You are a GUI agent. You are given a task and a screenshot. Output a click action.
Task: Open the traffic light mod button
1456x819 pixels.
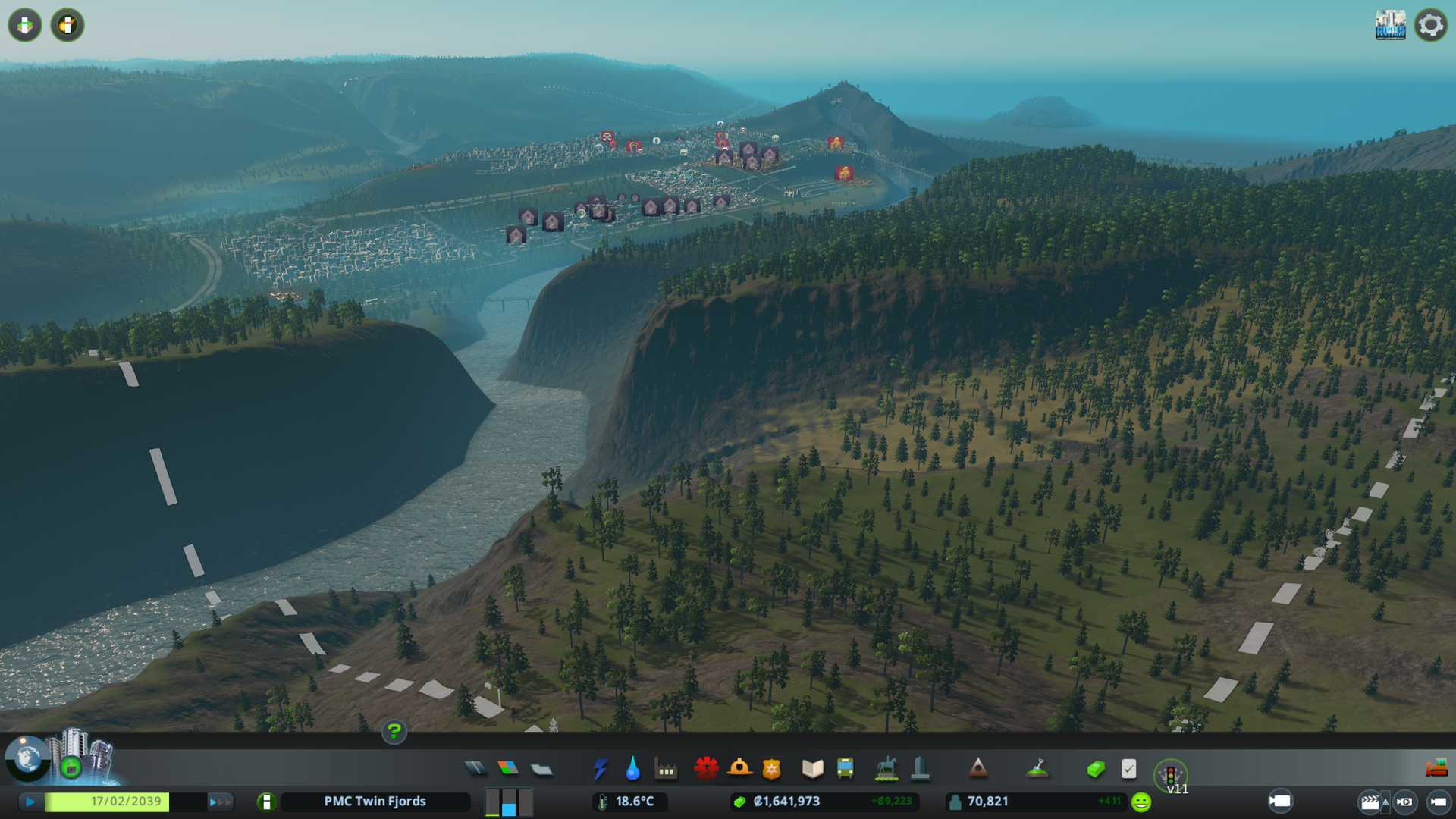(1170, 774)
